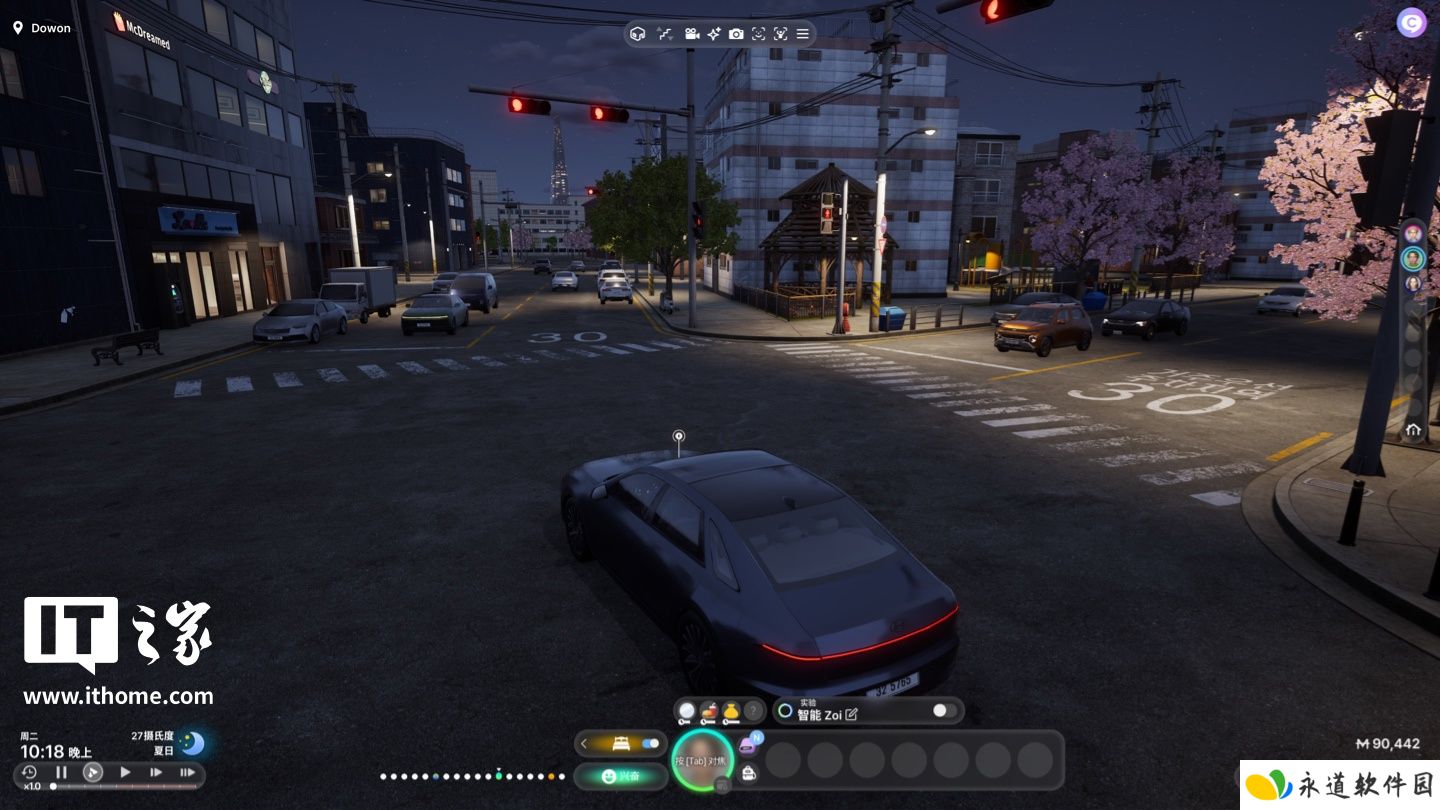Toggle the Smart Zoi experiment switch

[943, 711]
